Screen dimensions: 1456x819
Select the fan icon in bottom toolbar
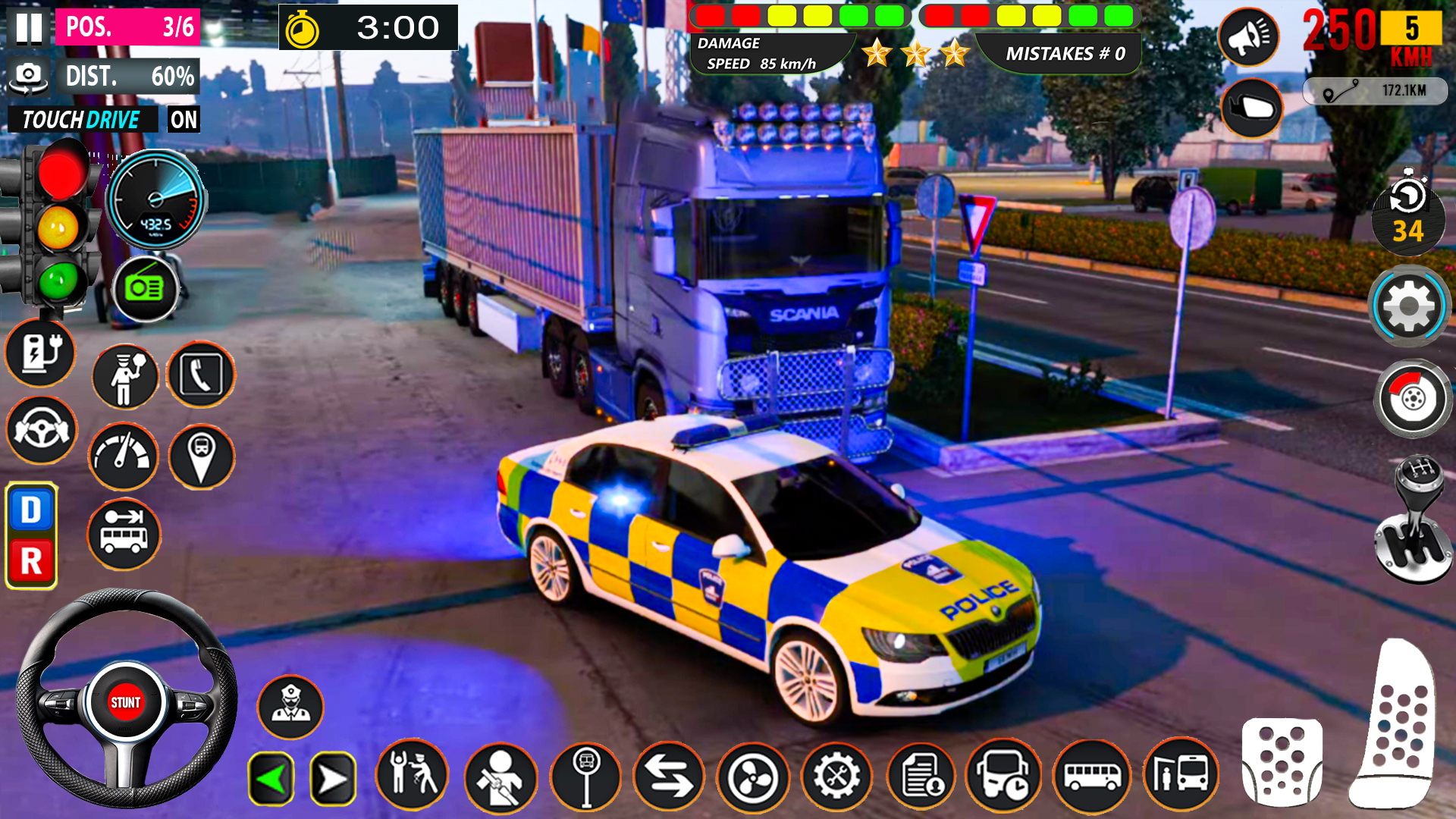click(x=755, y=777)
